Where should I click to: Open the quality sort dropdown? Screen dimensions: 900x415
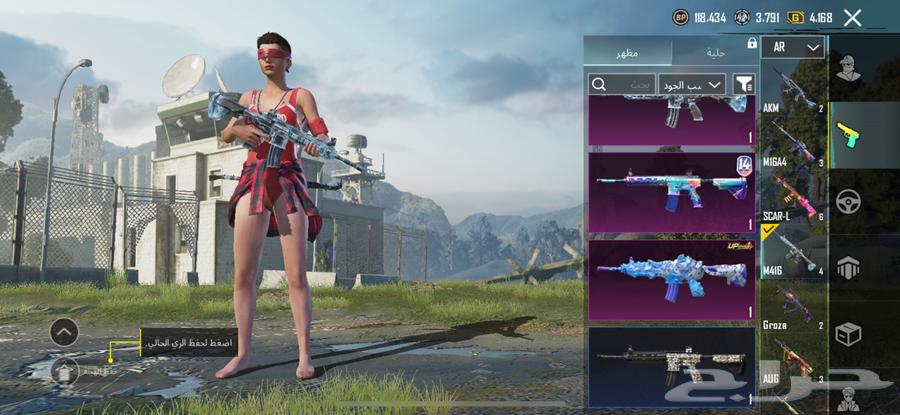692,85
